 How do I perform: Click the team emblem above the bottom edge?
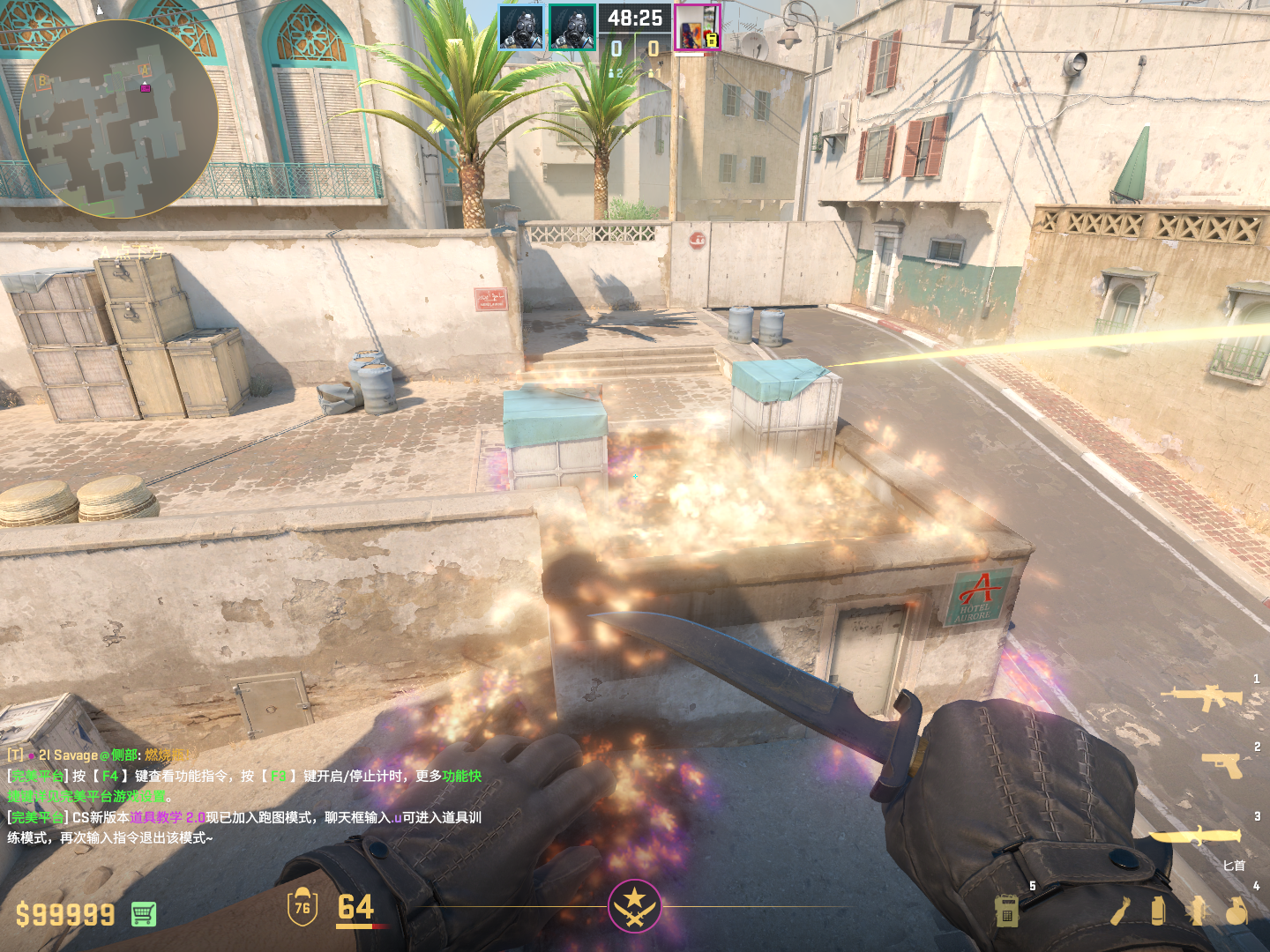634,905
